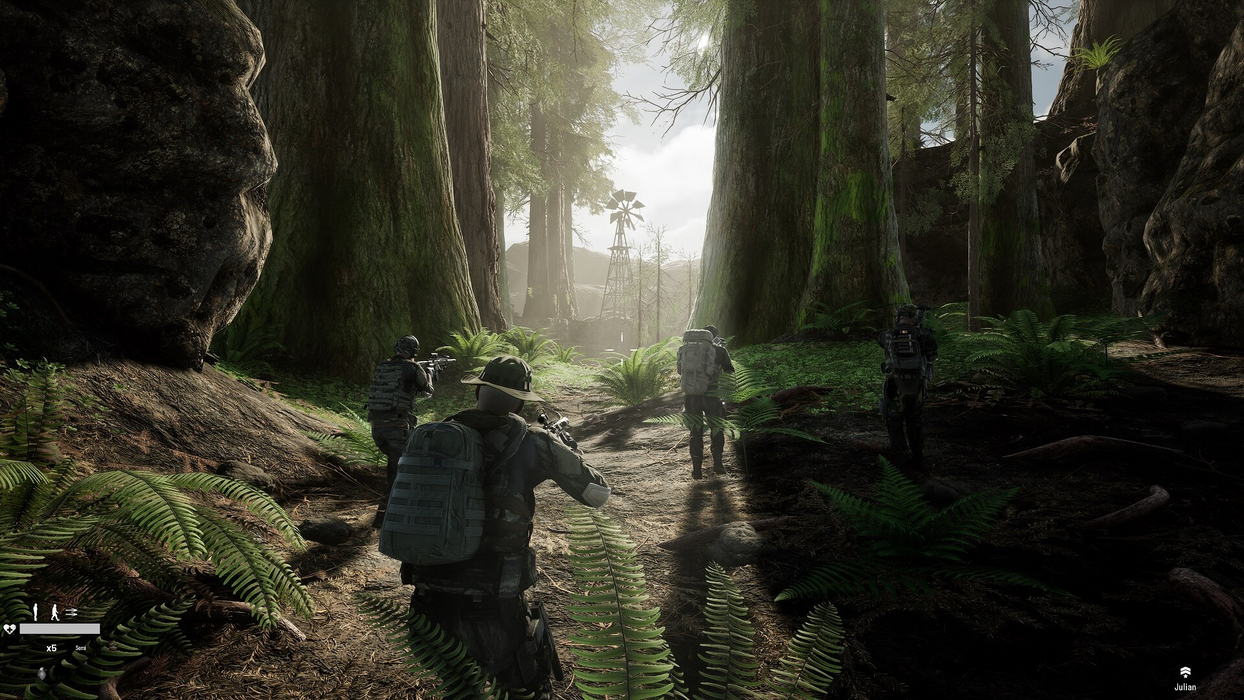The width and height of the screenshot is (1244, 700).
Task: Select the walking movement speed icon
Action: click(x=55, y=612)
